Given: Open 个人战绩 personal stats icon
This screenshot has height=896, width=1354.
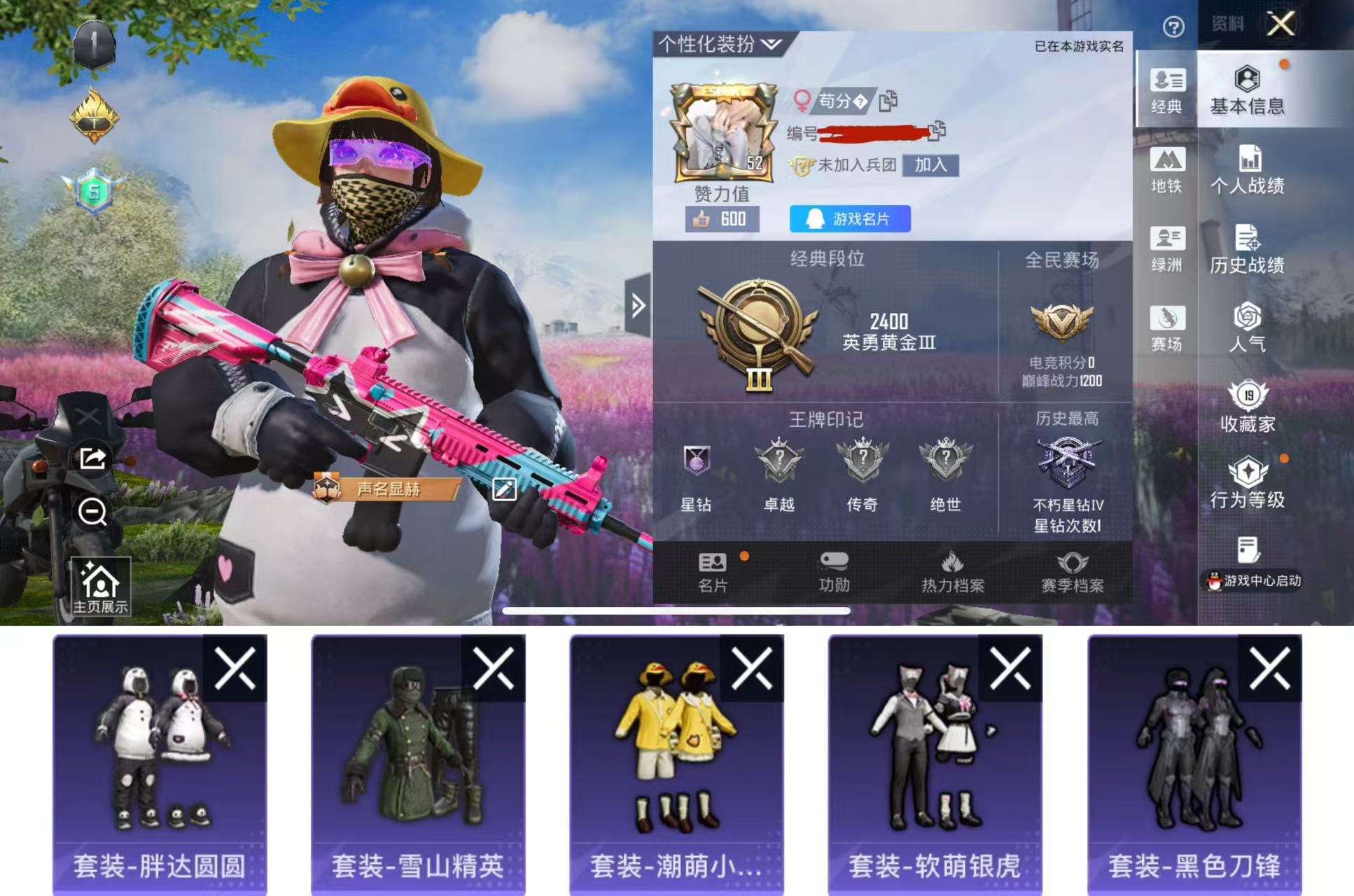Looking at the screenshot, I should pos(1250,170).
